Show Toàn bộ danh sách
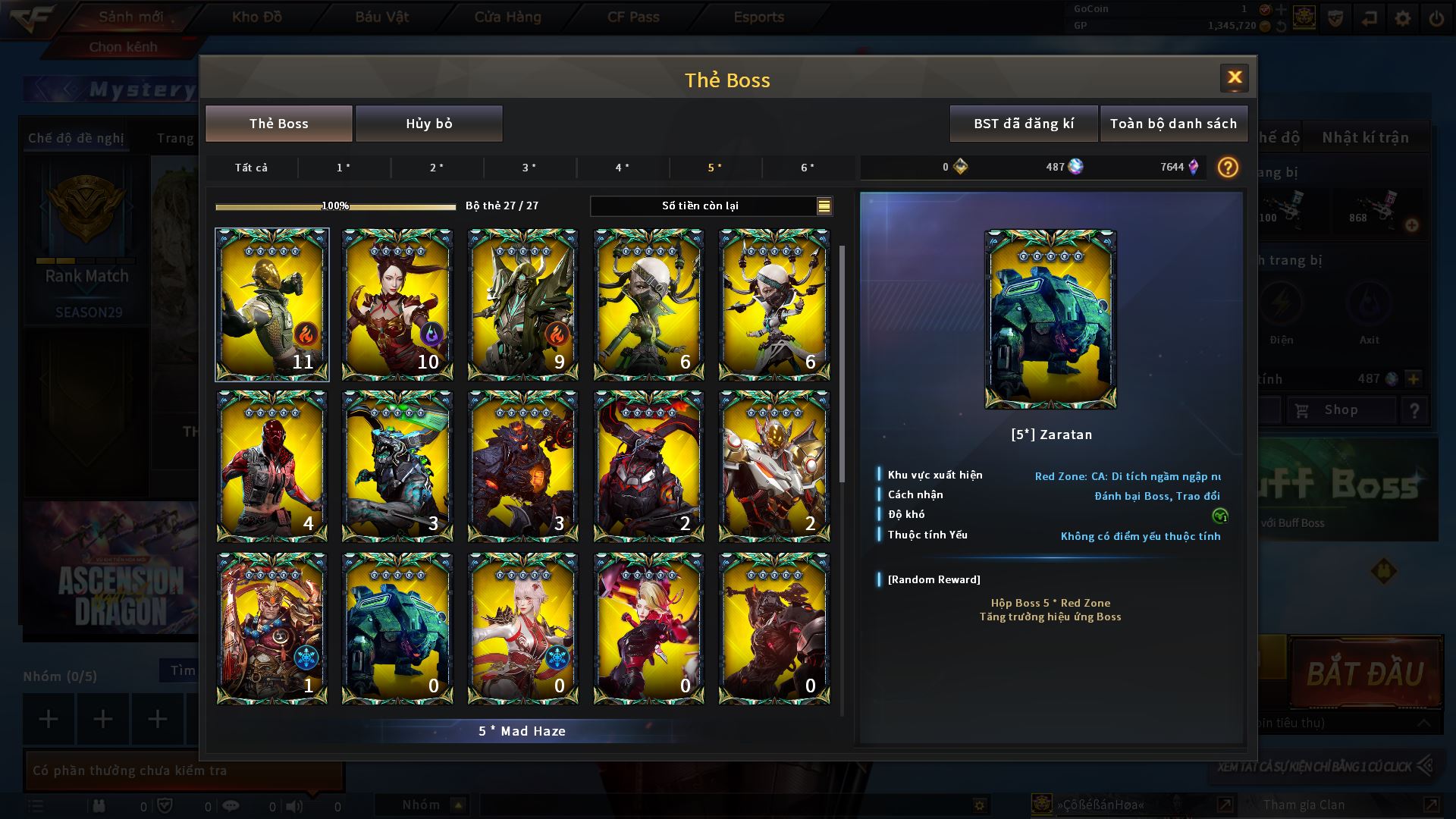The height and width of the screenshot is (819, 1456). coord(1172,124)
